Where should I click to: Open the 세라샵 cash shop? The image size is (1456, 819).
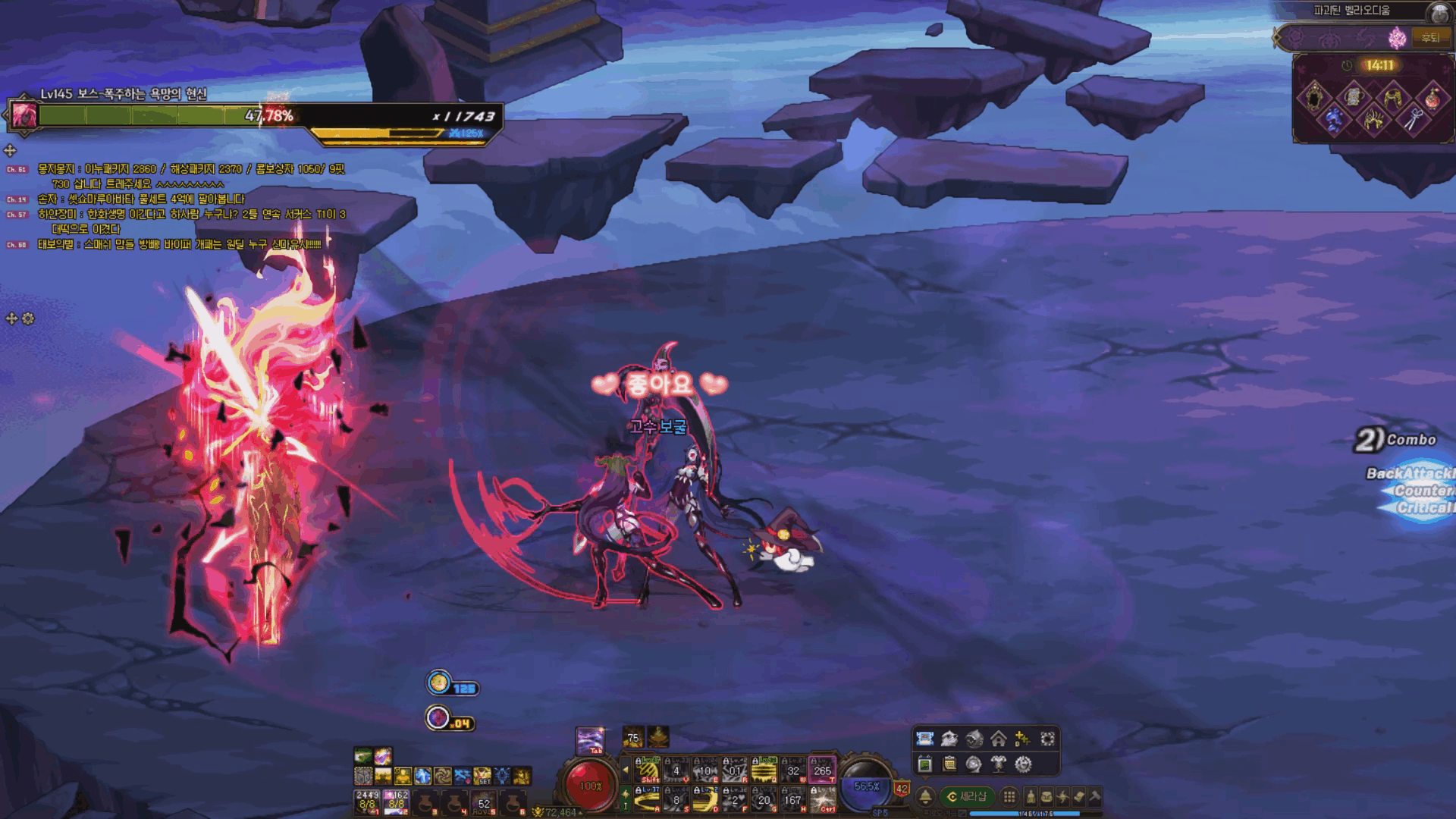point(967,796)
